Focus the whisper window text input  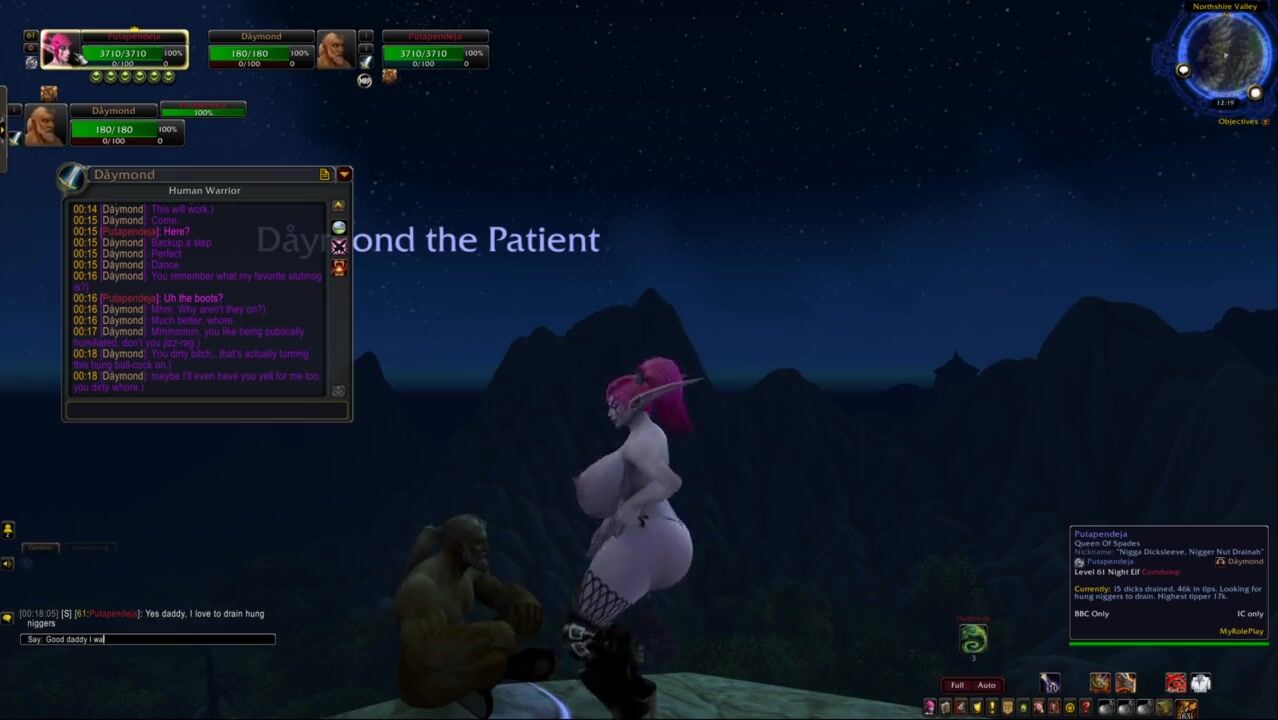tap(207, 410)
